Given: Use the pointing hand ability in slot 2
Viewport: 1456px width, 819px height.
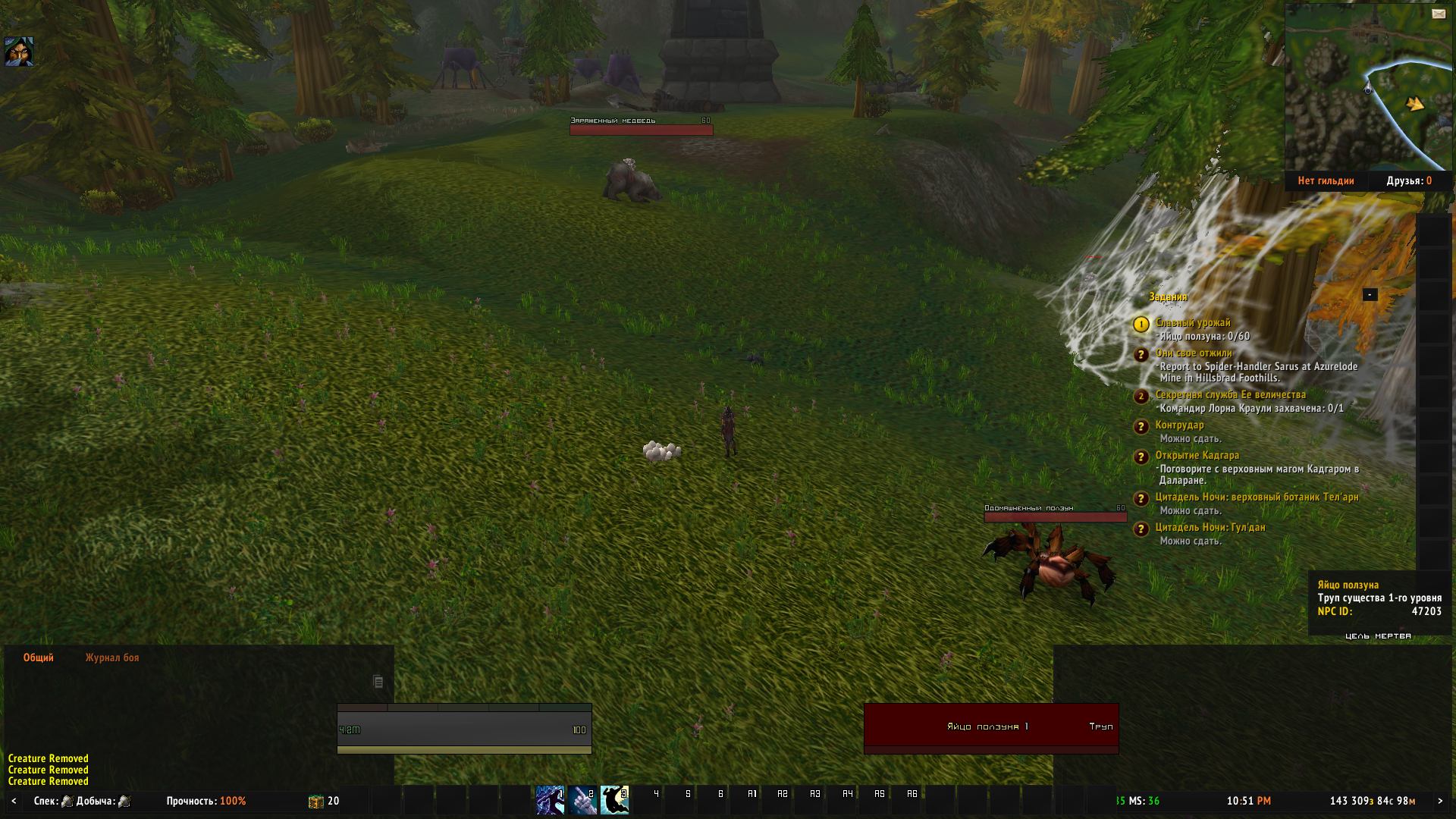Looking at the screenshot, I should pyautogui.click(x=582, y=800).
